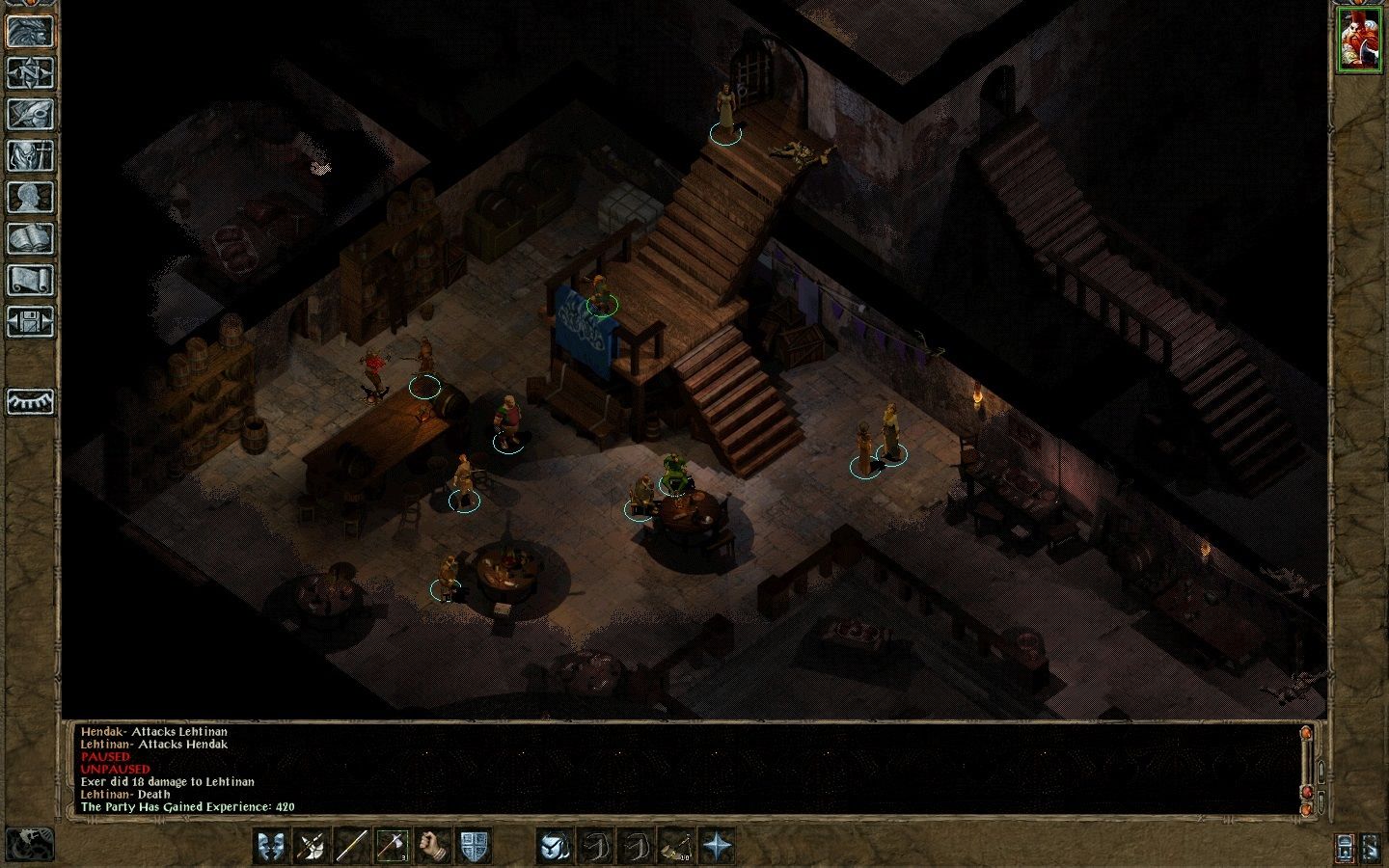Open the options floppy disk button
Screen dimensions: 1389x868
(30, 321)
